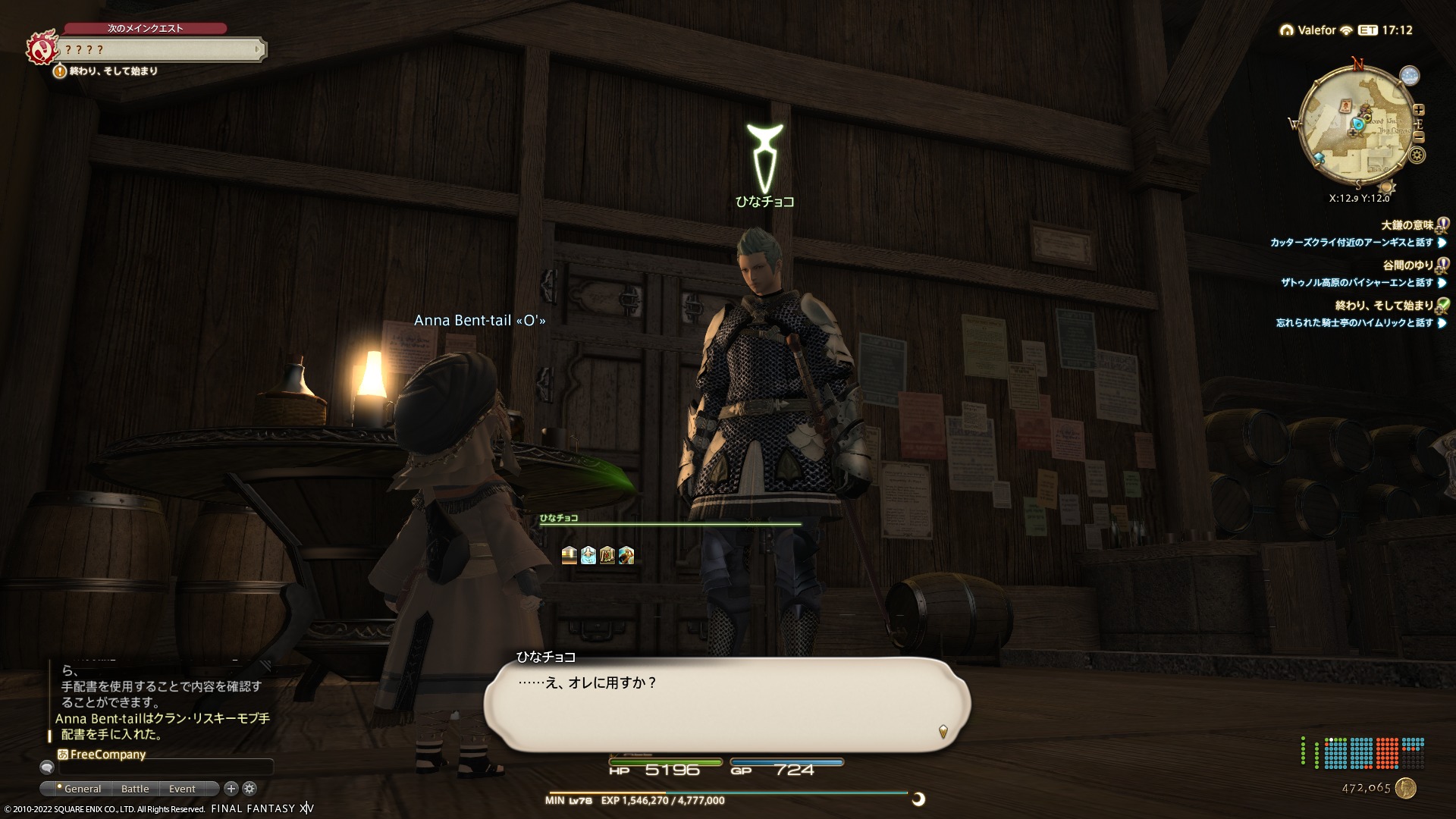
Task: Open minimap settings gear
Action: (x=1417, y=155)
